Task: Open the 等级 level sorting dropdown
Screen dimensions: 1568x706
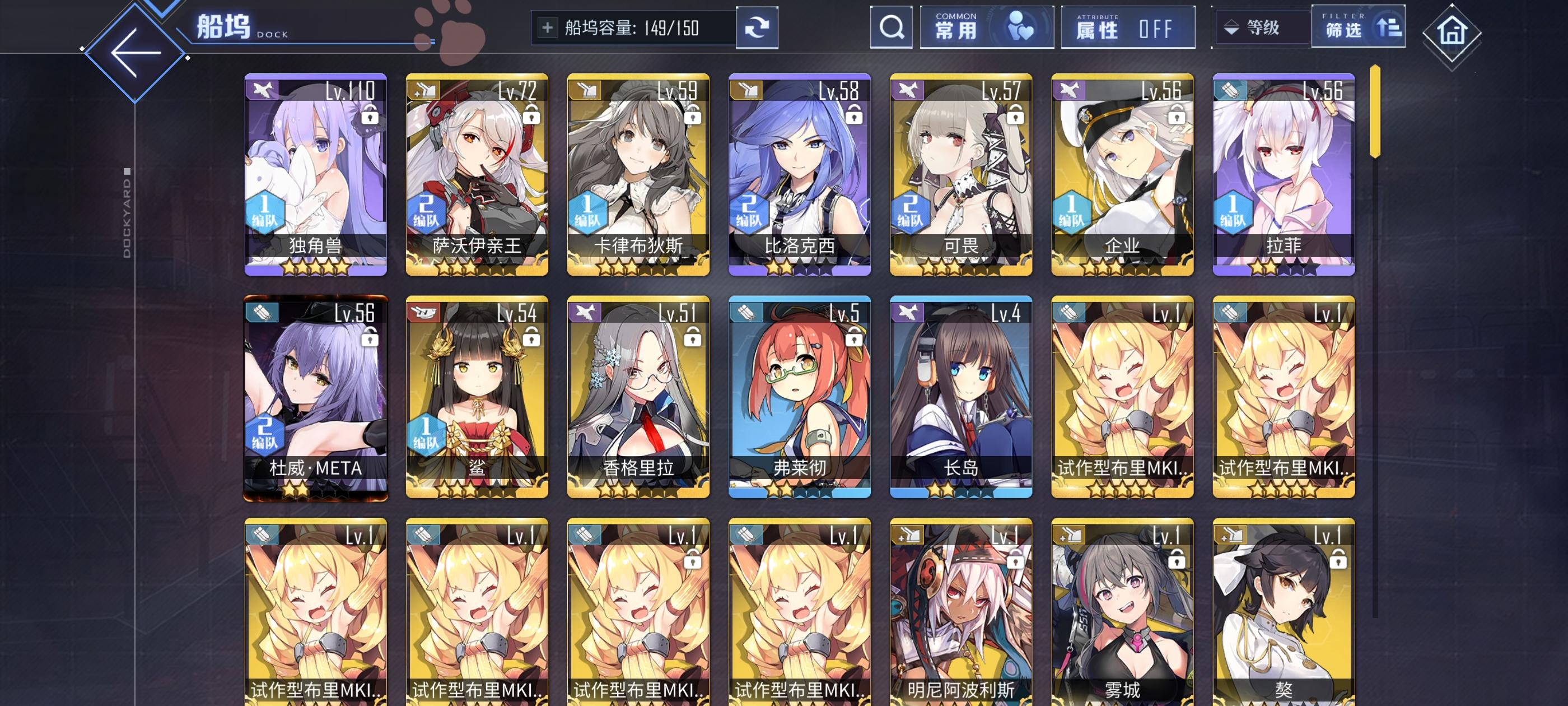Action: [x=1261, y=28]
